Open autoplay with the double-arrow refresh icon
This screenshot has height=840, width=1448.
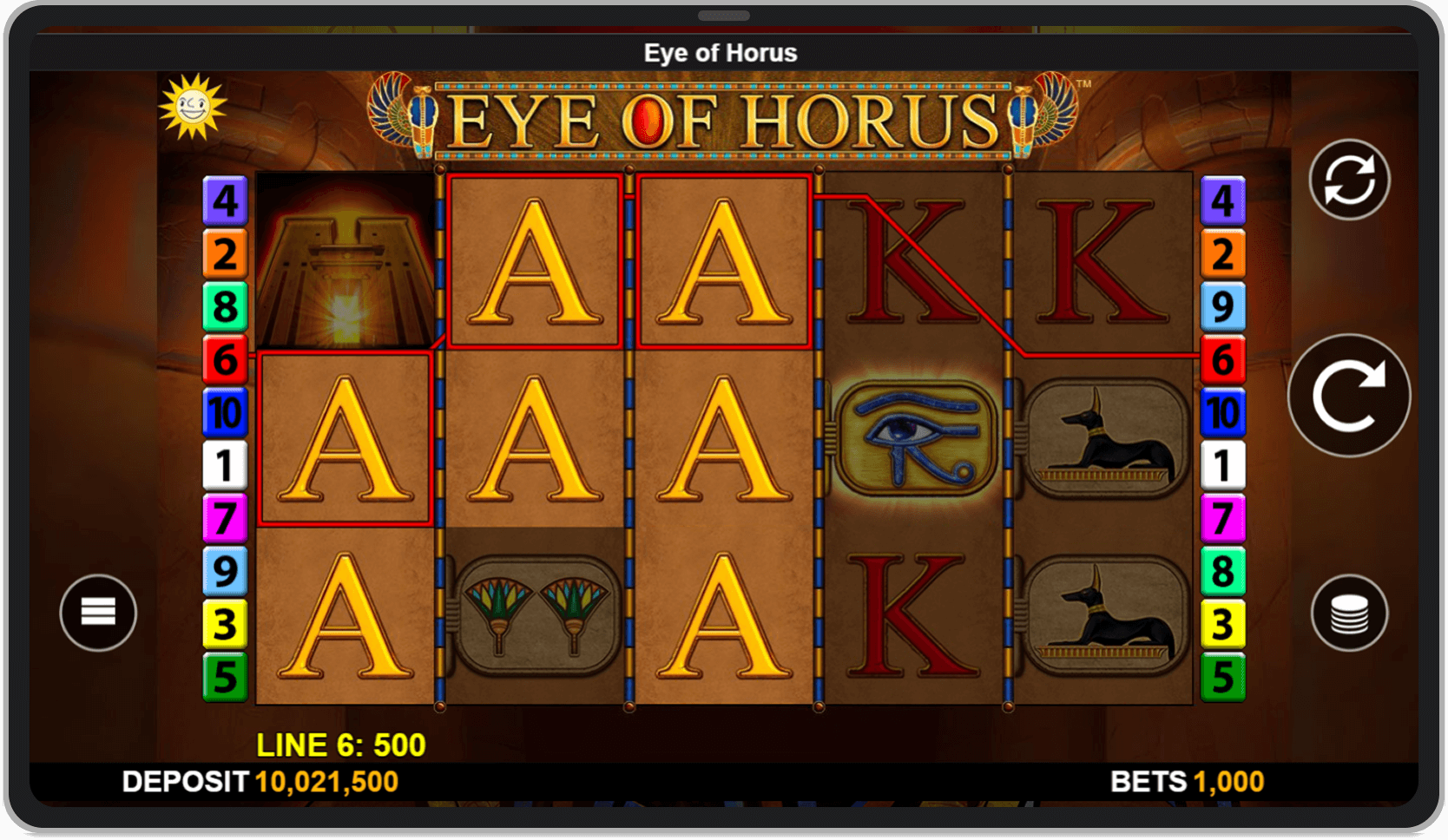tap(1351, 179)
